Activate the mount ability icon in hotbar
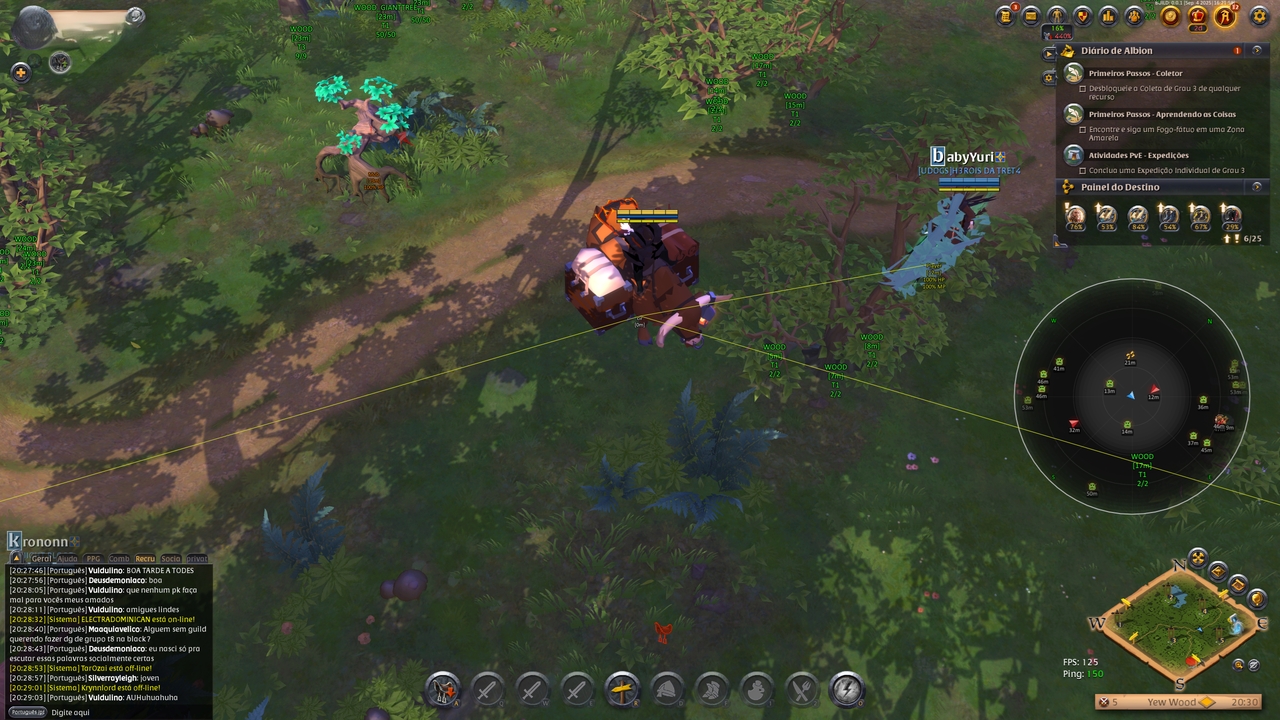 pos(442,689)
